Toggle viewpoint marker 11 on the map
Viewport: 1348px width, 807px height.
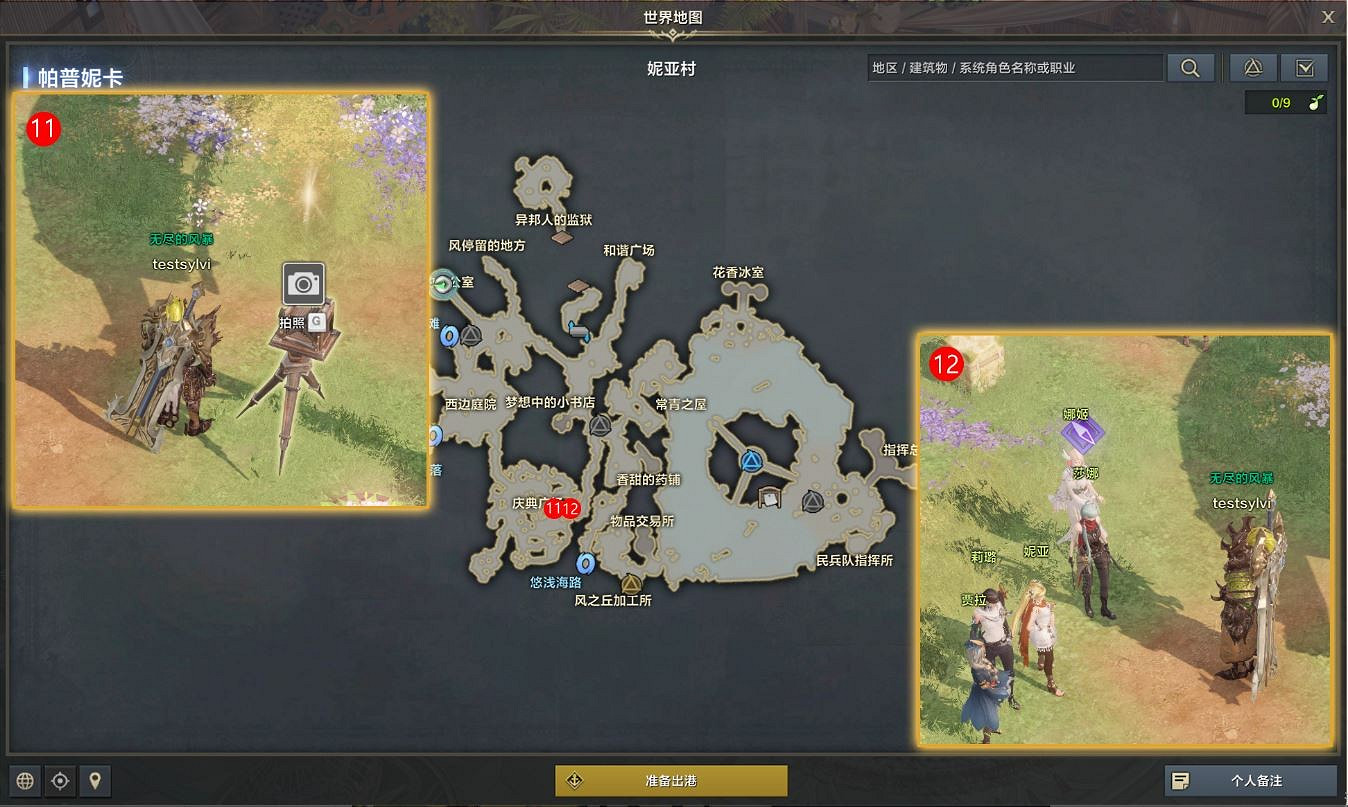(x=554, y=507)
